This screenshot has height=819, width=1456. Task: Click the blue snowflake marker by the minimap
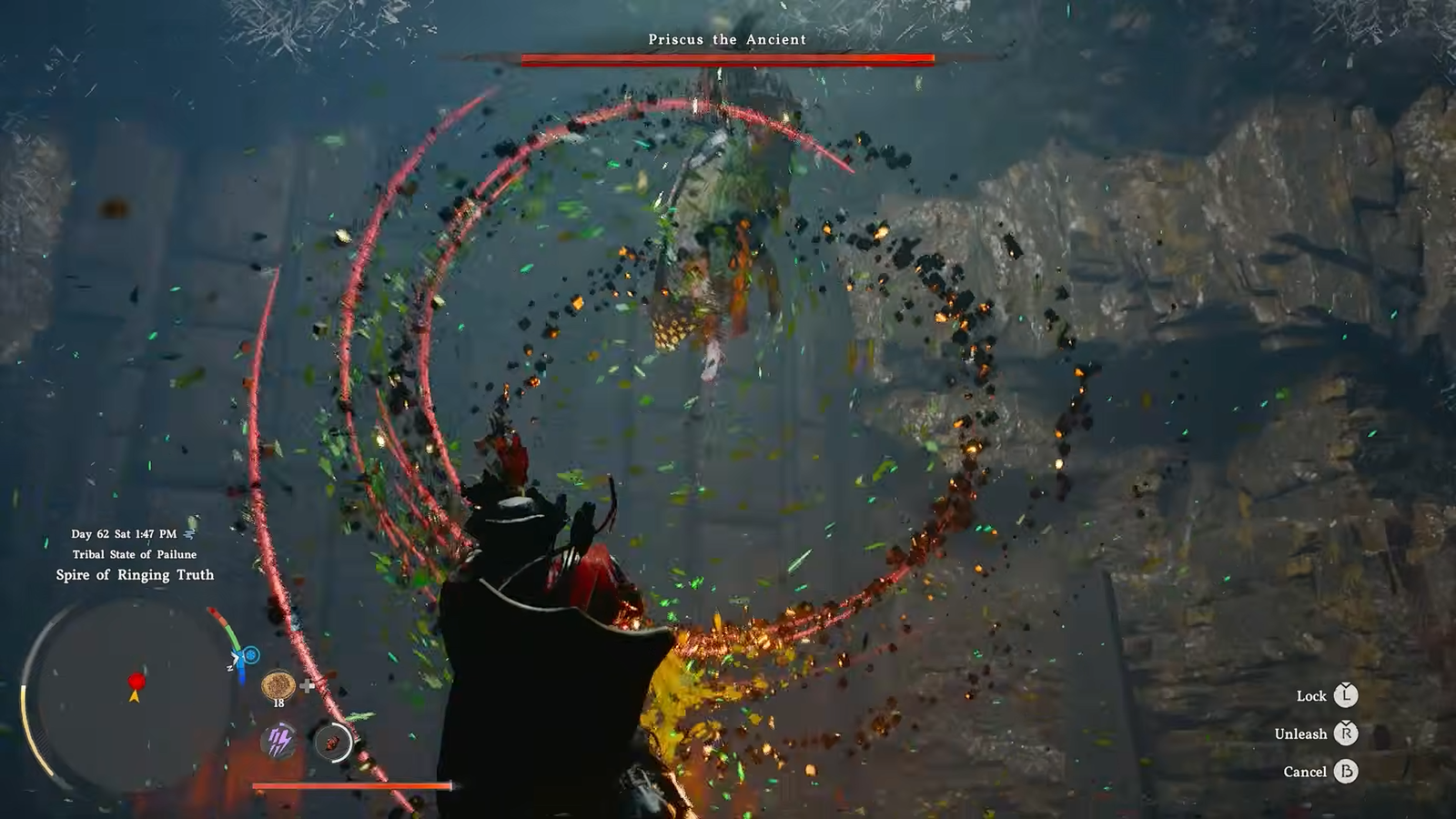pos(250,655)
